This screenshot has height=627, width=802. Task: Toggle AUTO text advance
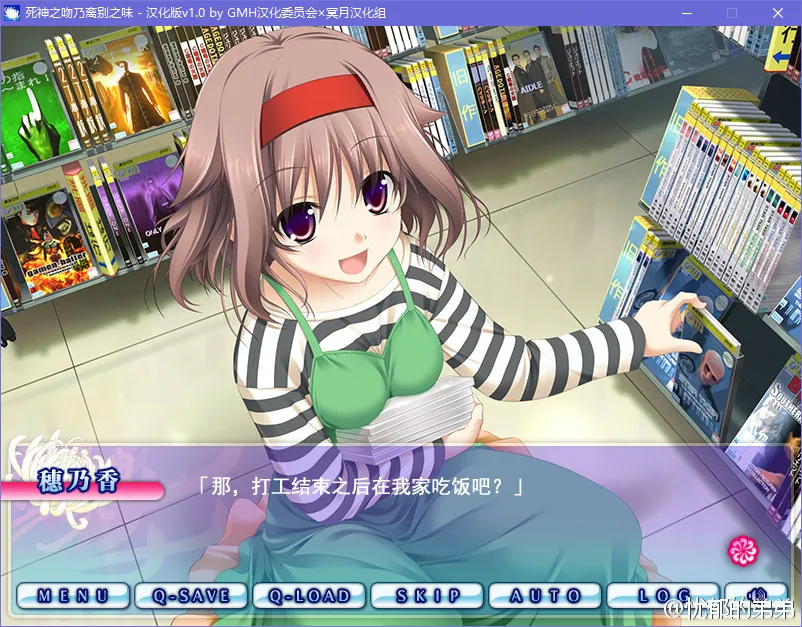point(545,596)
